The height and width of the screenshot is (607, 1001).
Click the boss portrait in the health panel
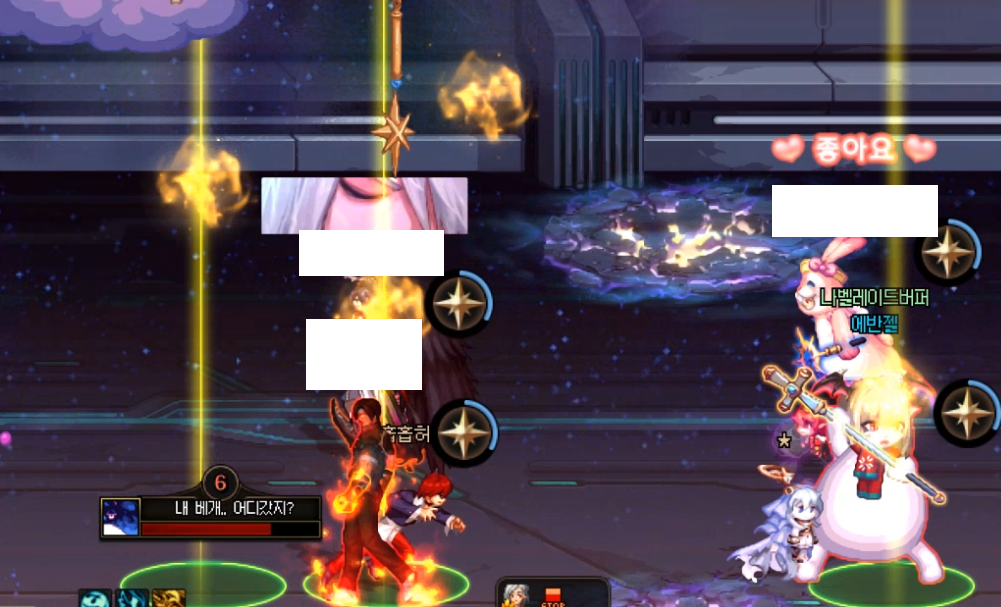(120, 517)
